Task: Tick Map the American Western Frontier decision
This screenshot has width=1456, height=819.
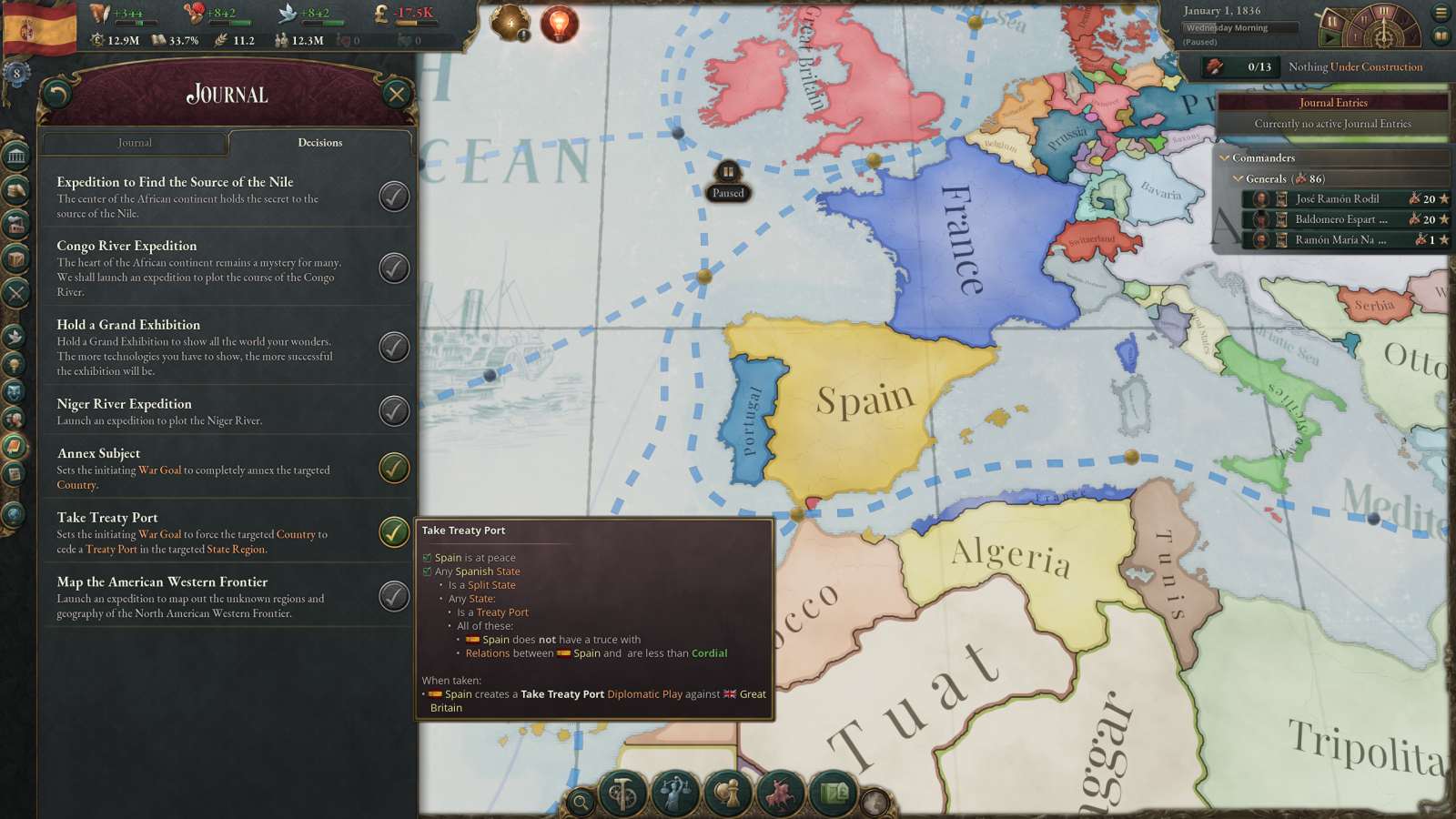Action: coord(394,597)
